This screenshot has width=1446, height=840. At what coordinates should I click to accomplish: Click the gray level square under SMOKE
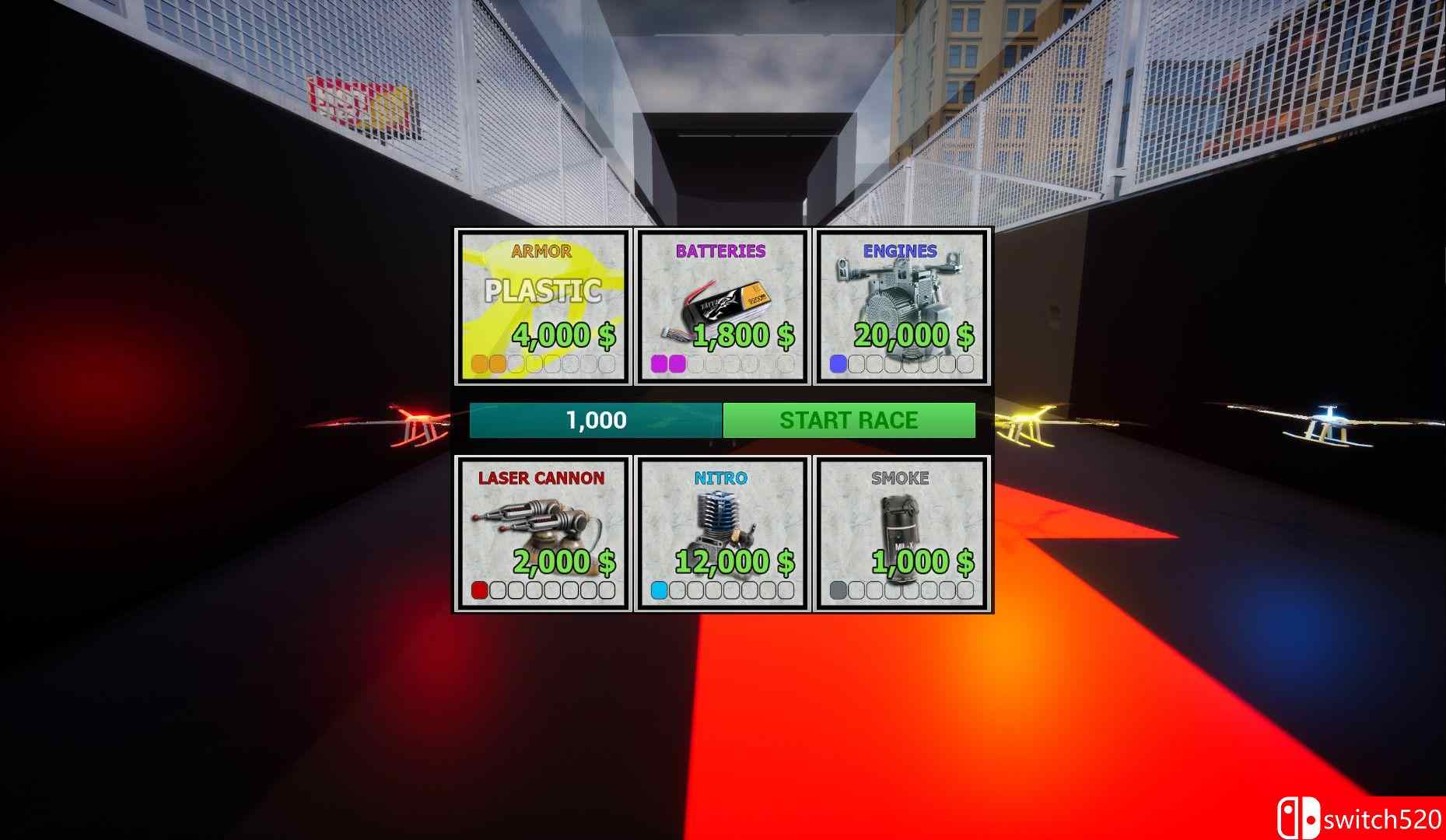(x=839, y=590)
